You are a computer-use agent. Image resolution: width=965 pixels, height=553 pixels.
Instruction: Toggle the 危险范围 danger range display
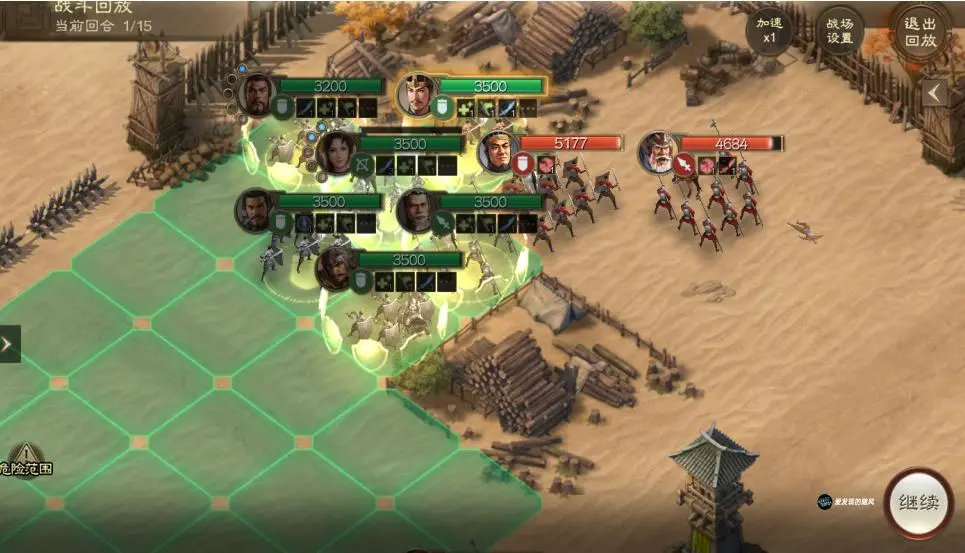25,461
